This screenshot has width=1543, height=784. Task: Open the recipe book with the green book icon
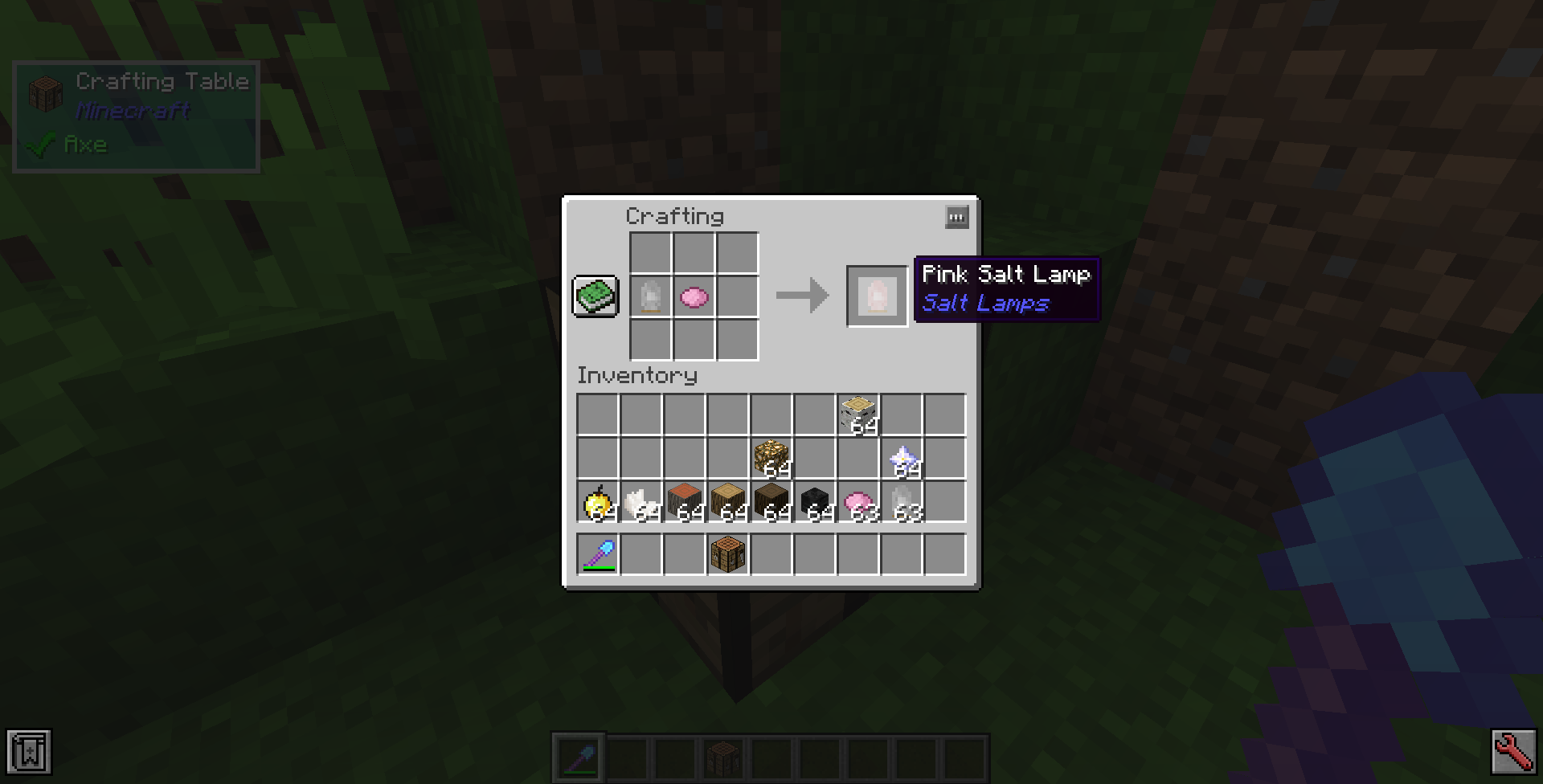pyautogui.click(x=595, y=298)
